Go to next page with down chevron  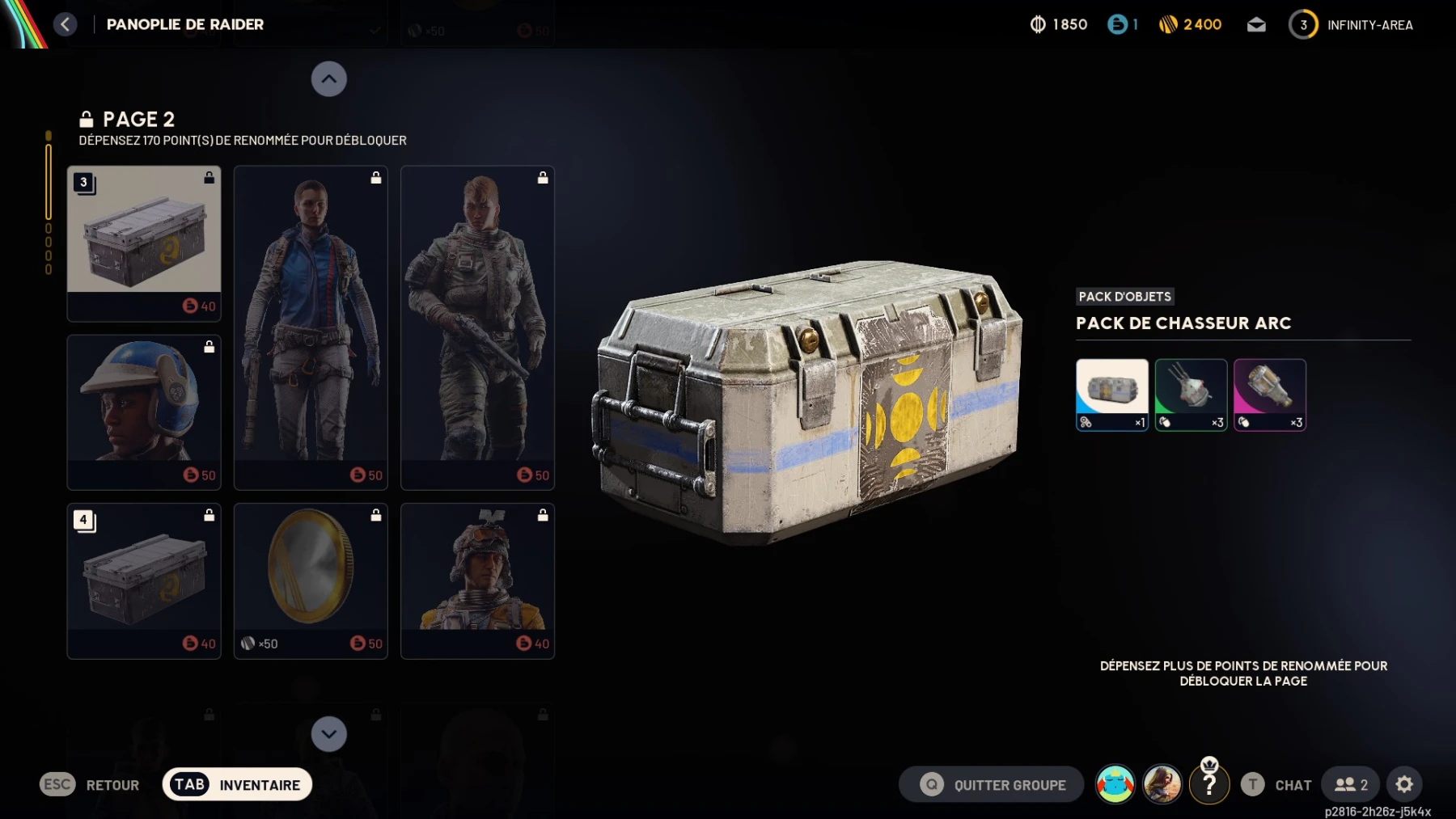click(x=328, y=734)
